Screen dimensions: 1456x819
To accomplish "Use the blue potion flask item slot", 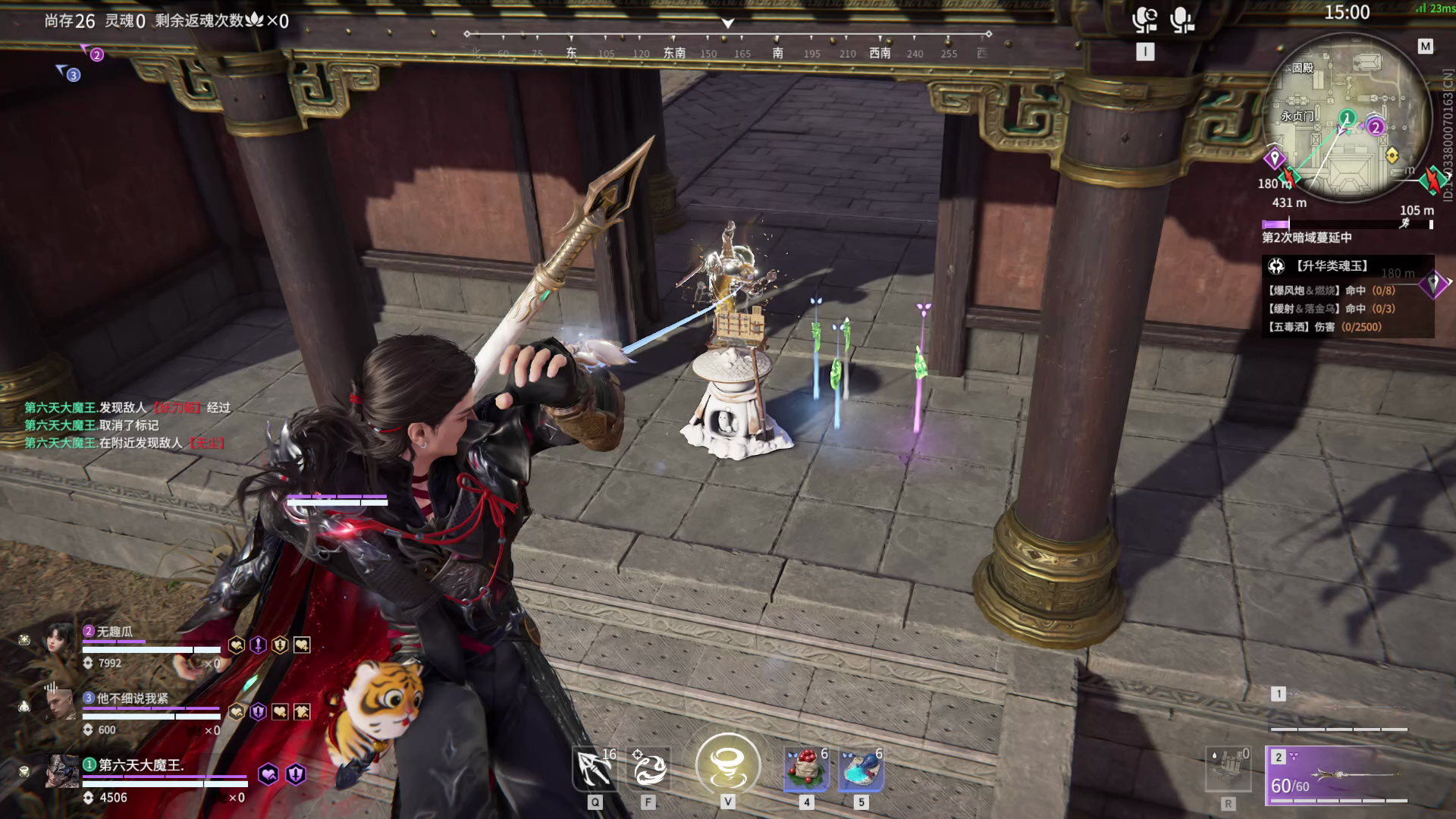I will tap(861, 768).
